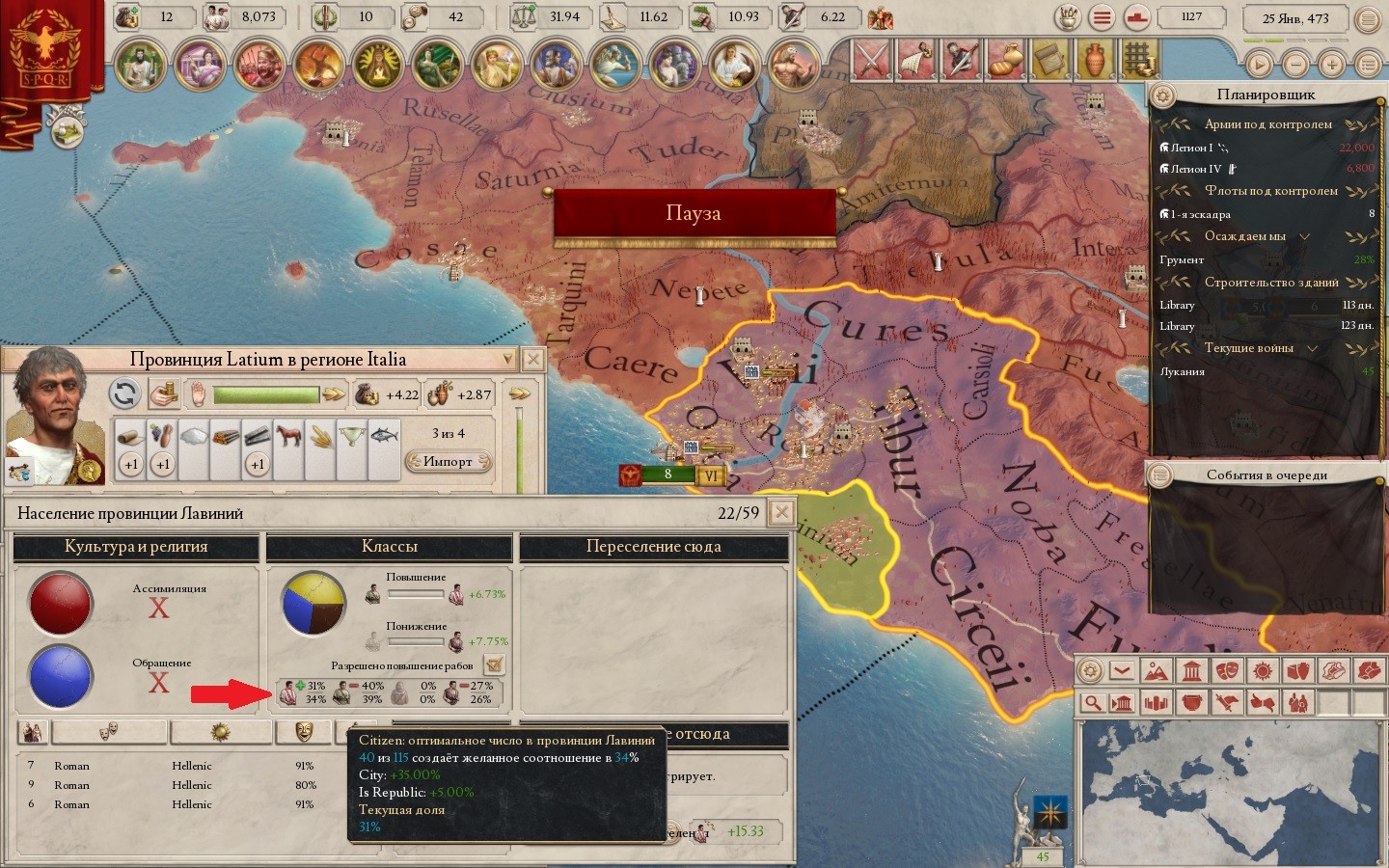Select Легион I in the planner

click(x=1192, y=148)
